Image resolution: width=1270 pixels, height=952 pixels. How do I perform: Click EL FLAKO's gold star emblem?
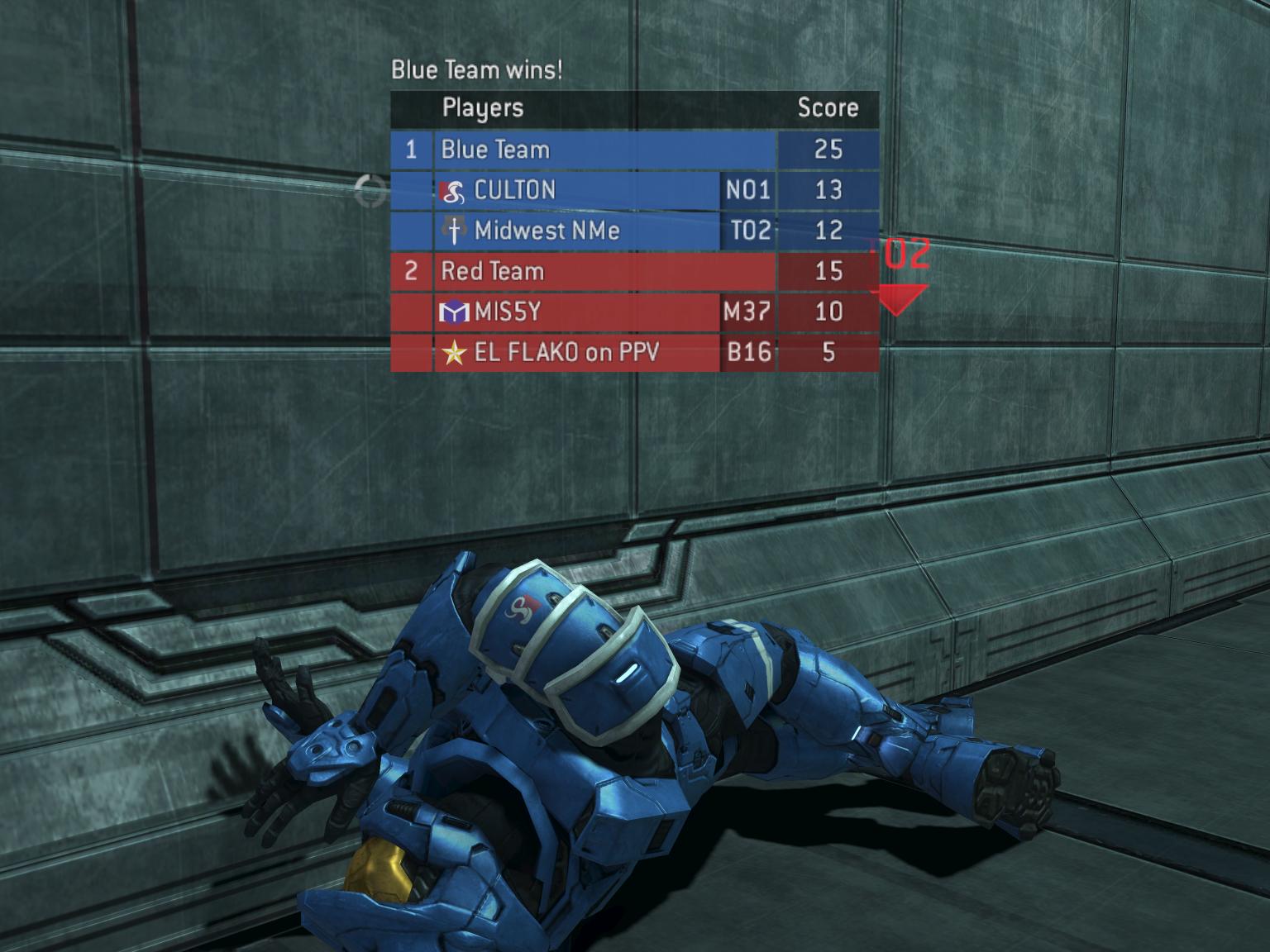pyautogui.click(x=453, y=353)
